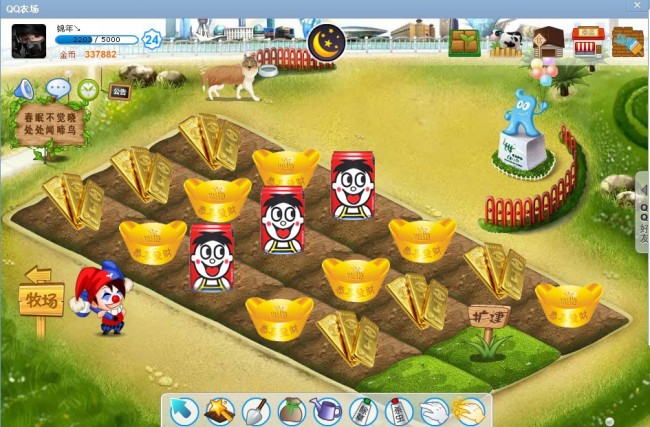Go to the 牧场 ranch signpost
Screen dimensions: 650x427
41,297
